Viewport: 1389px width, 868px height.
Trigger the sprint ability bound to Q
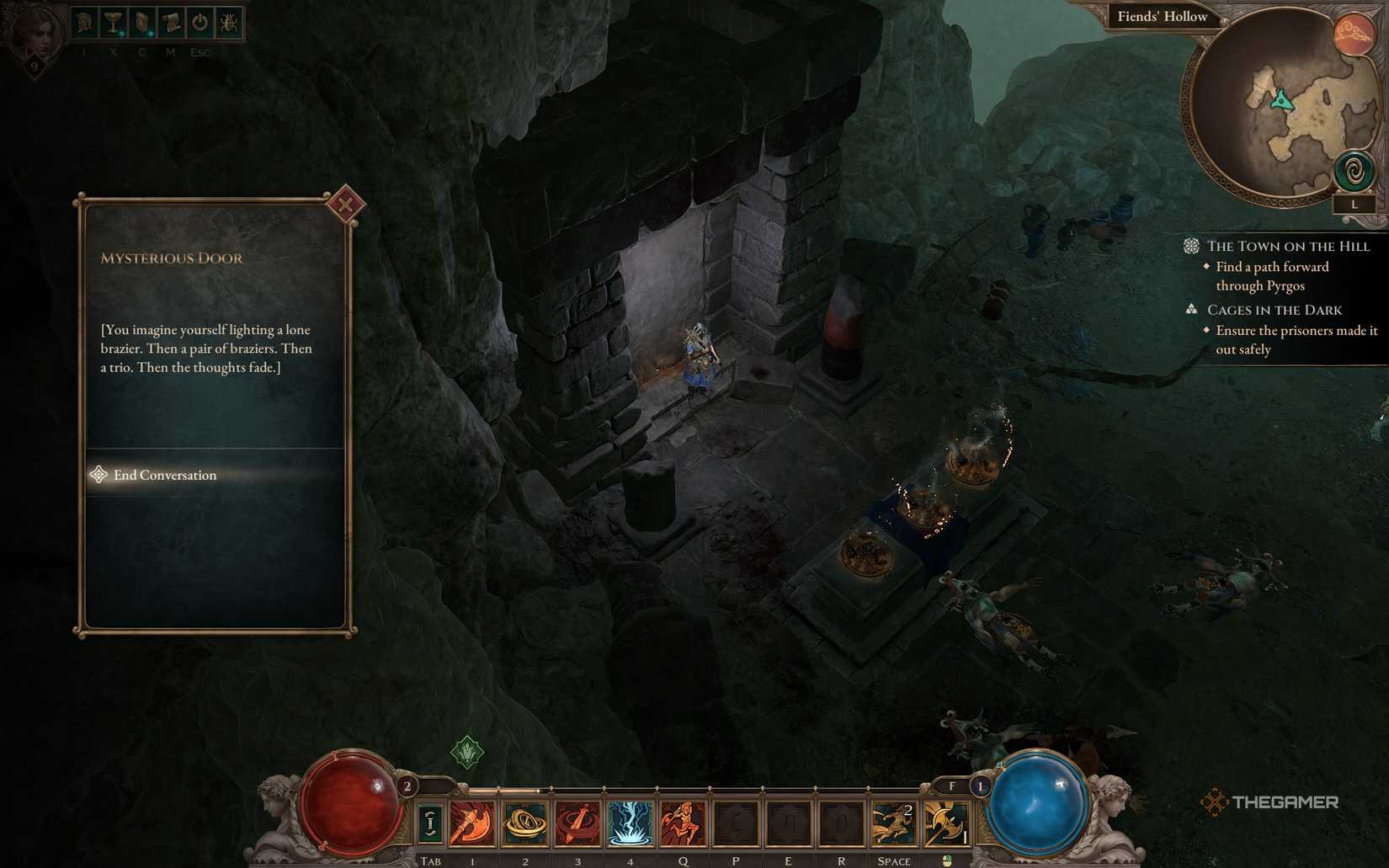pyautogui.click(x=683, y=823)
